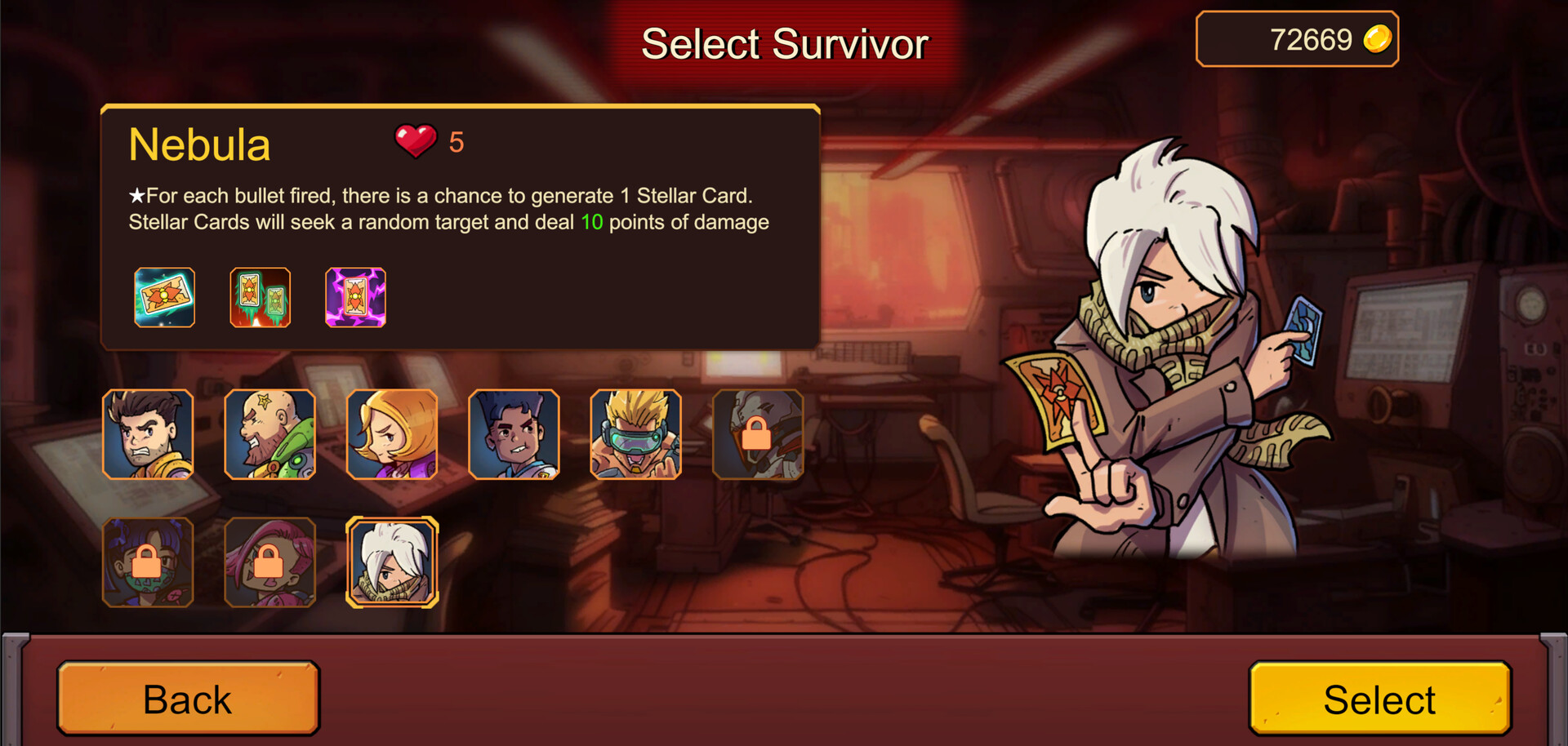This screenshot has width=1568, height=746.
Task: Open the Stellar Card skill icon
Action: (x=162, y=297)
